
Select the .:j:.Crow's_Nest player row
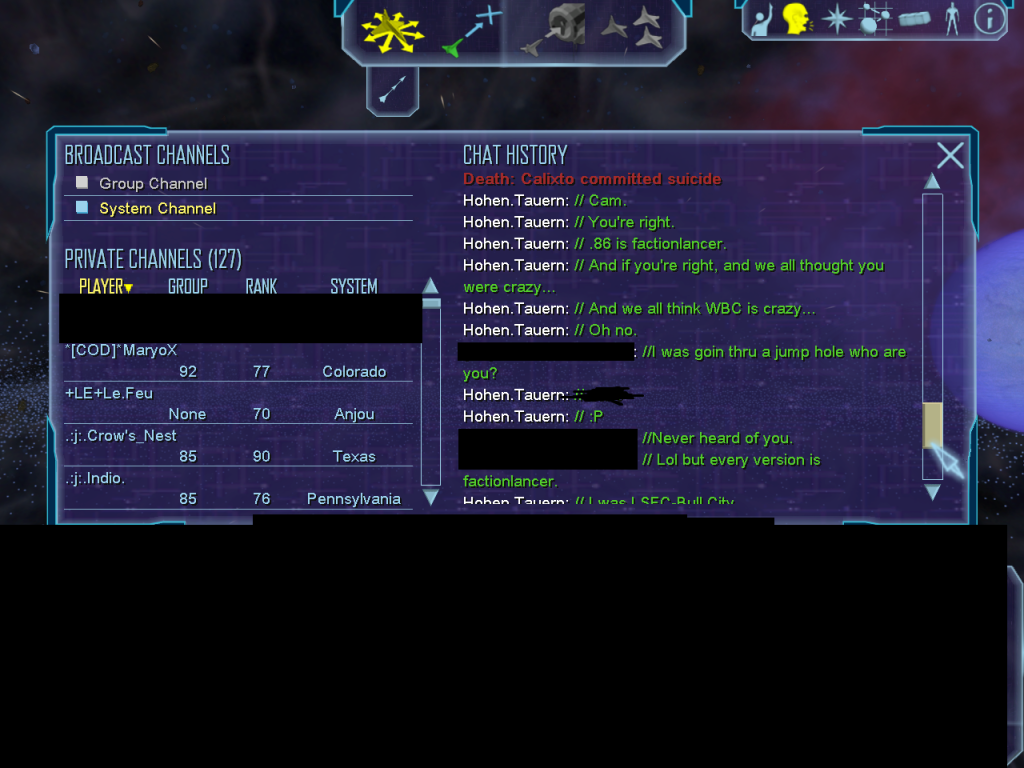tap(120, 436)
